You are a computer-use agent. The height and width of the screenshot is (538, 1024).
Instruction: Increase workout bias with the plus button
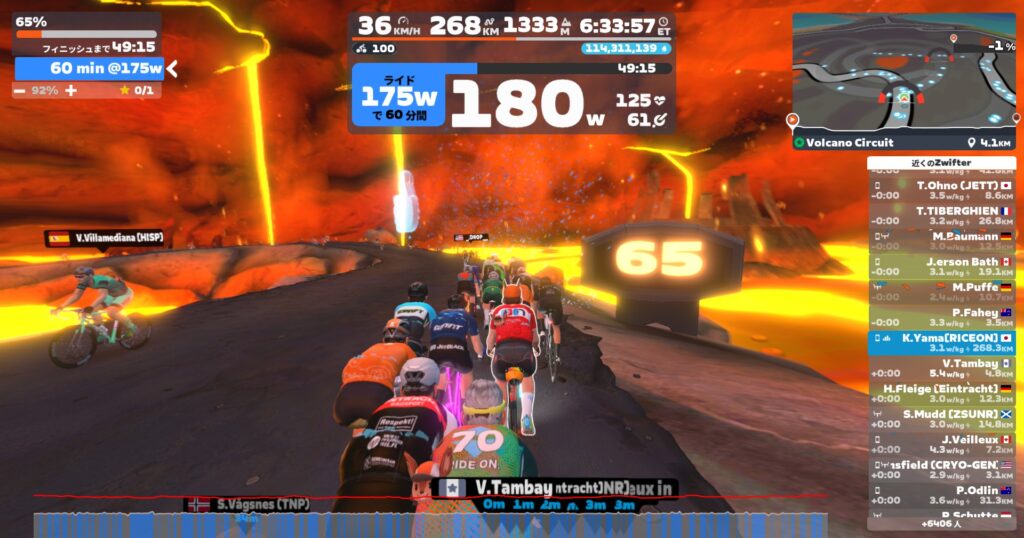(71, 90)
